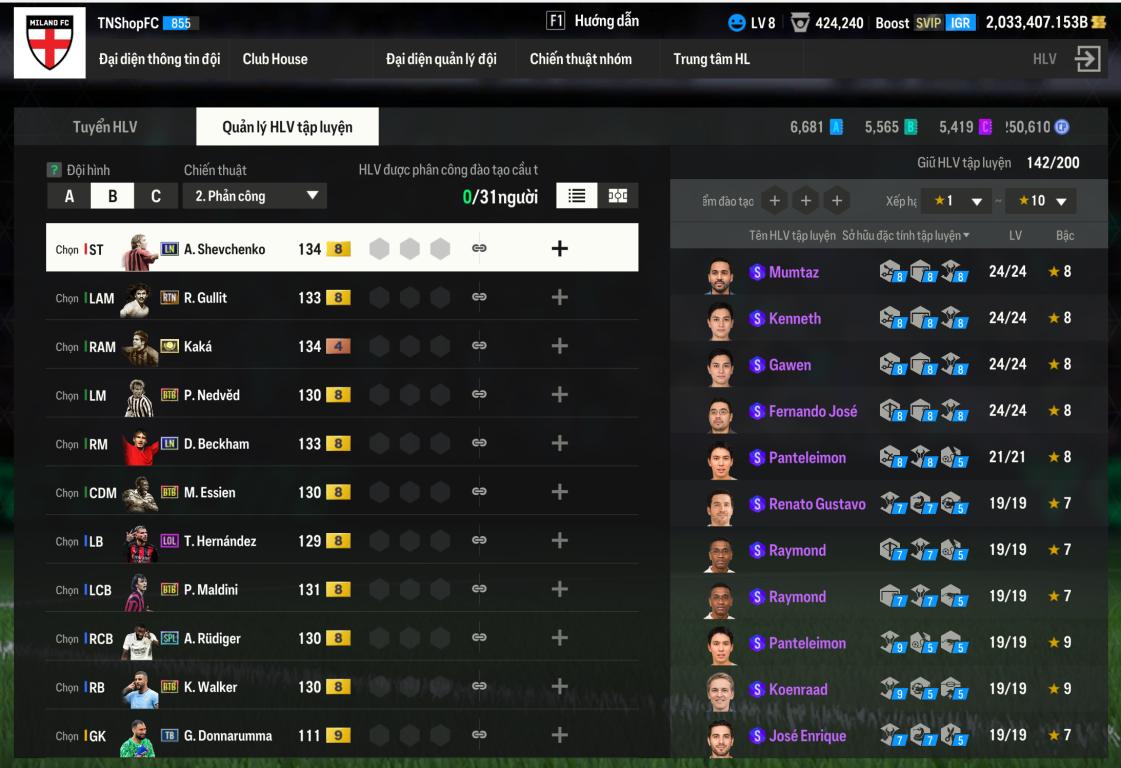Screen dimensions: 1121x768
Task: Select squad C
Action: pyautogui.click(x=156, y=196)
